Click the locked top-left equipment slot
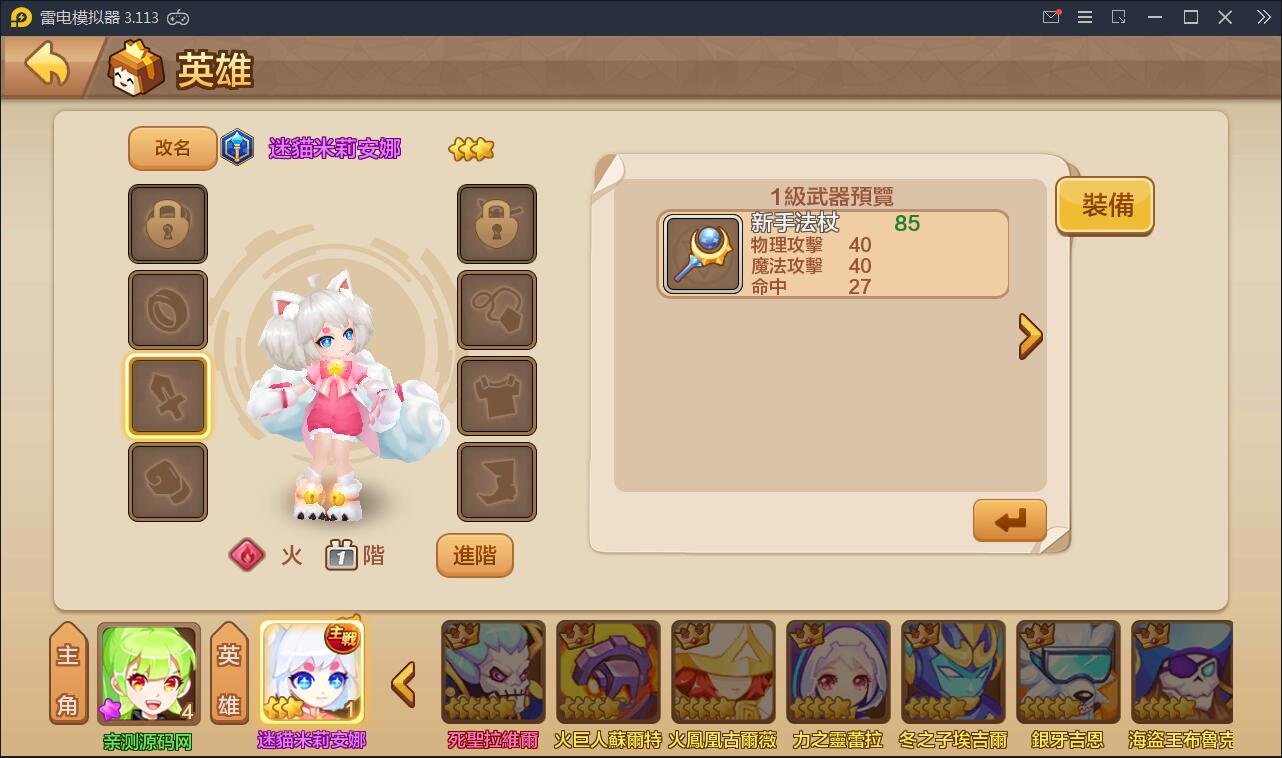The image size is (1282, 758). pos(168,224)
